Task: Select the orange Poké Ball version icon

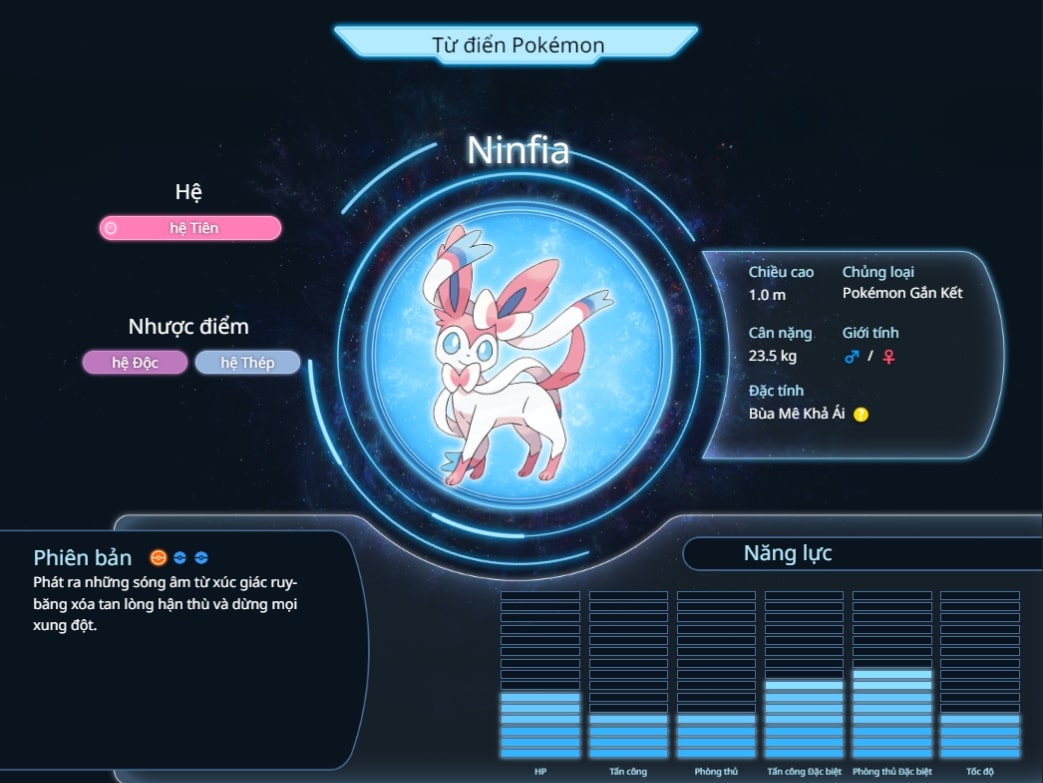Action: [x=158, y=558]
